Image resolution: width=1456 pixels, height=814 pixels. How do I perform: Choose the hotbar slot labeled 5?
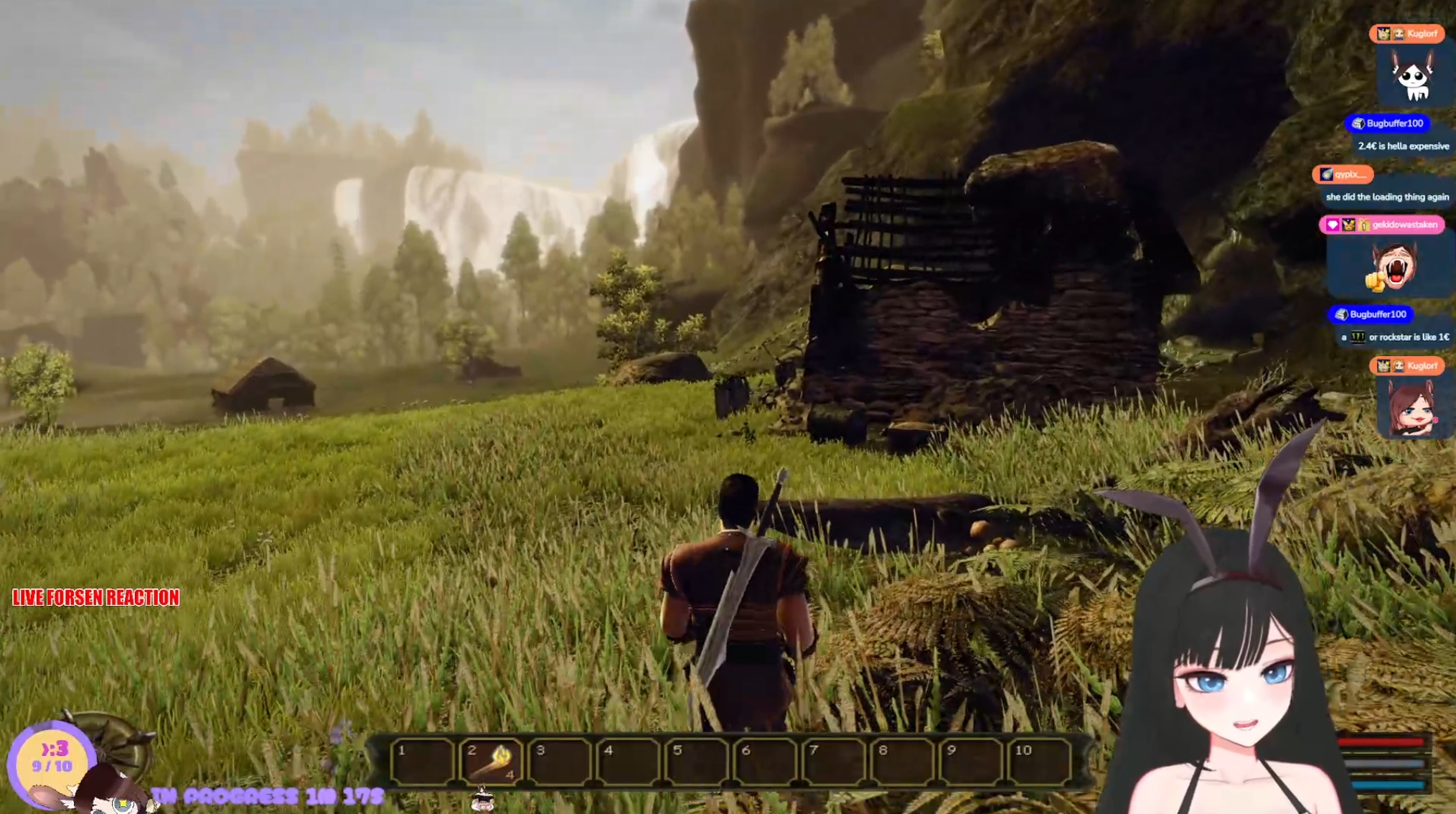click(x=698, y=761)
